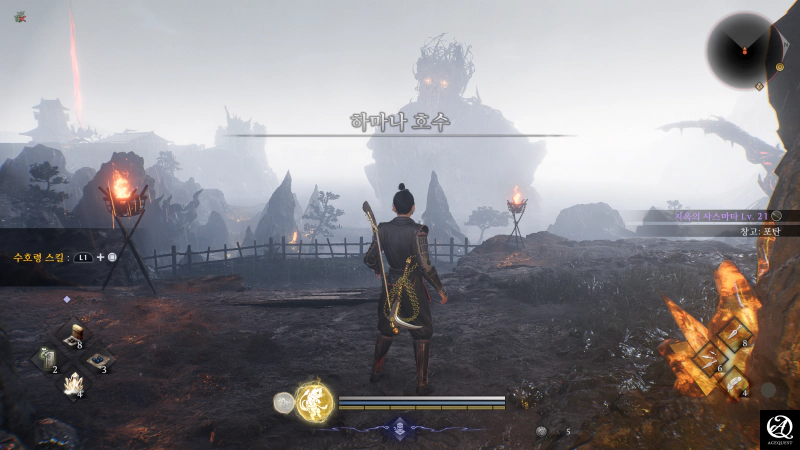This screenshot has width=800, height=450.
Task: Open the circular minimap
Action: [744, 48]
